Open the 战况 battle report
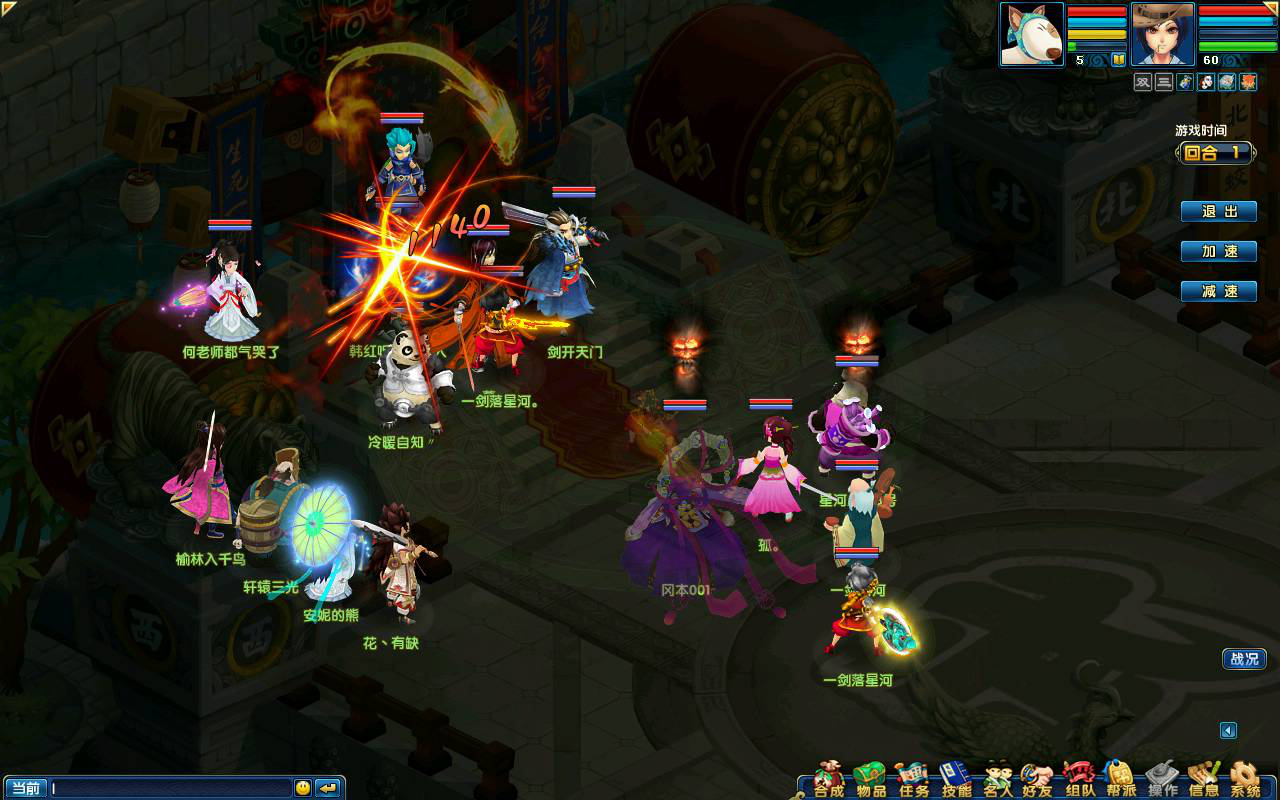The width and height of the screenshot is (1280, 800). [1244, 659]
